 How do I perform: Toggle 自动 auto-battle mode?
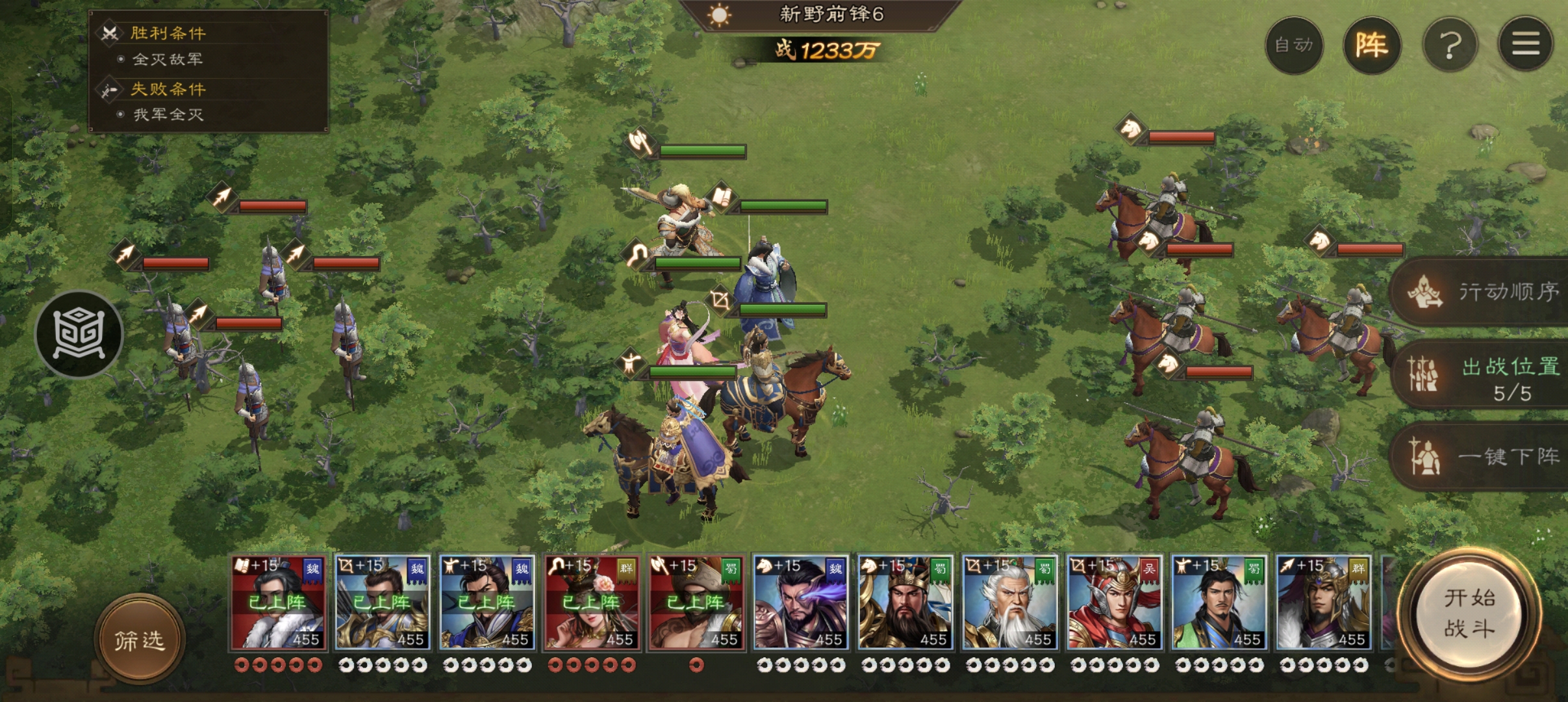1293,45
